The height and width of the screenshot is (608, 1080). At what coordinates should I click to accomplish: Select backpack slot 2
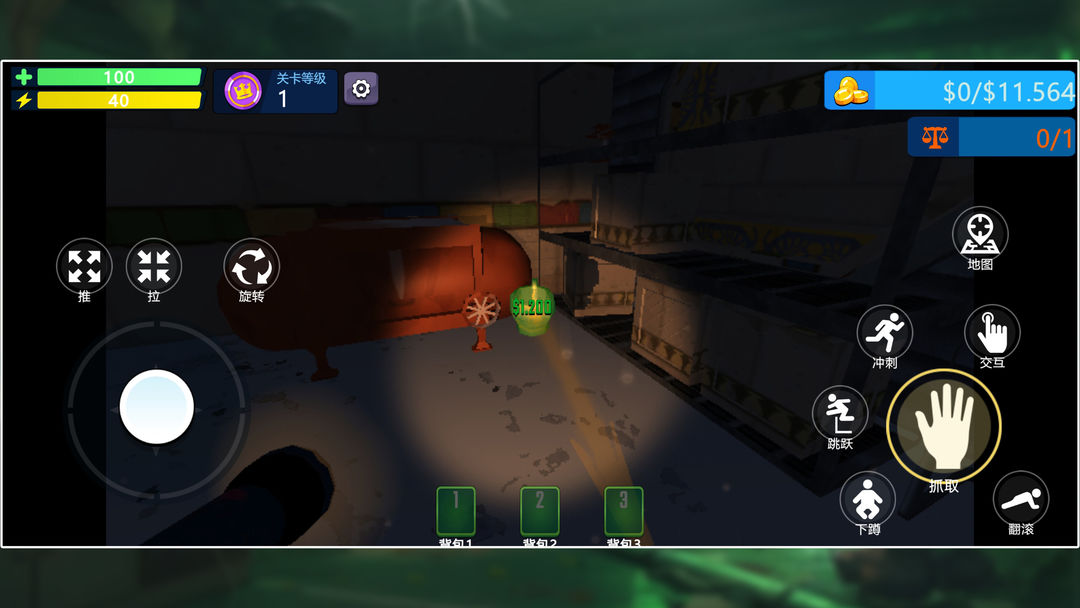point(540,510)
